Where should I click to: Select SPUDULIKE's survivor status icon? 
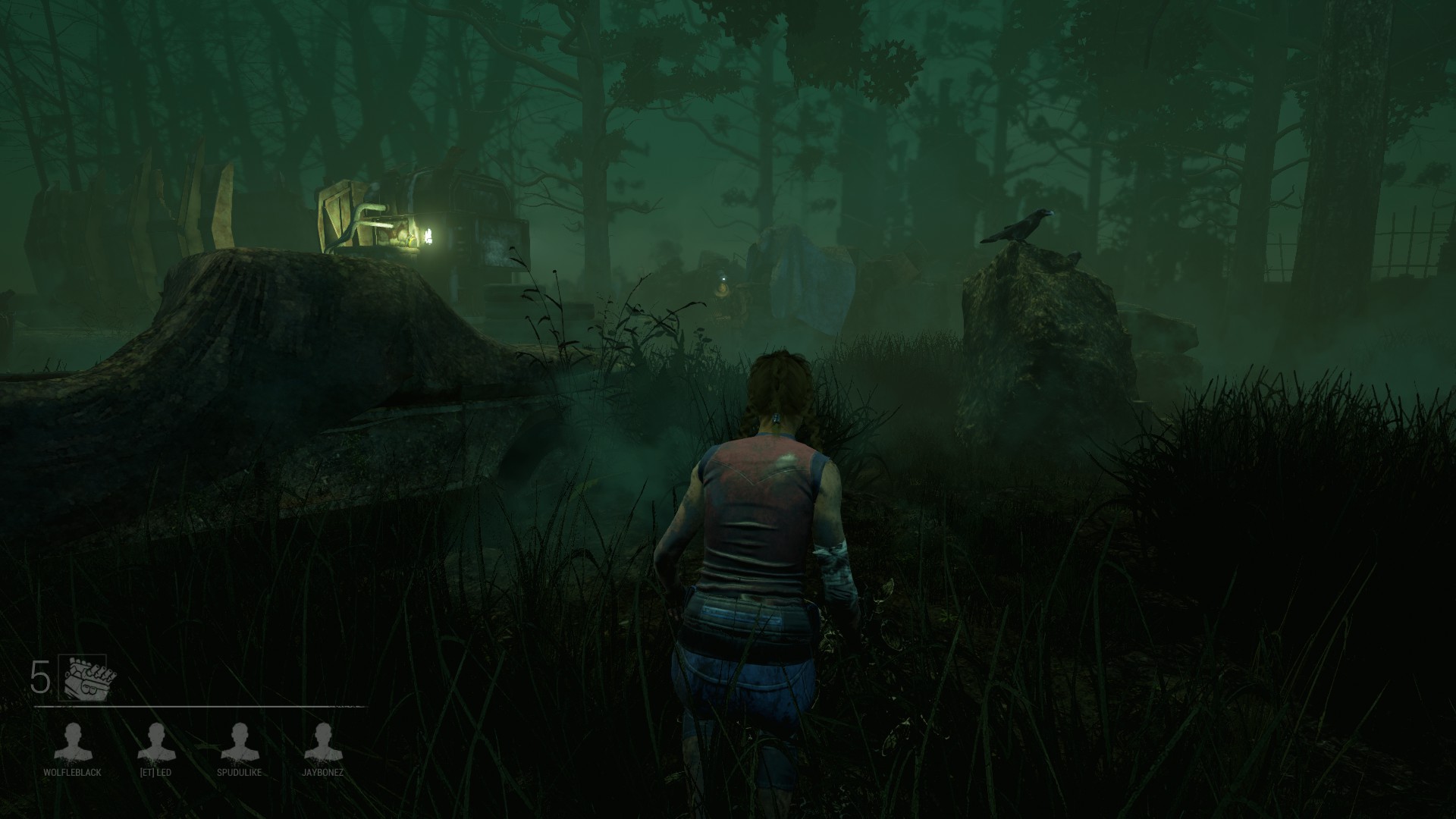(x=240, y=742)
